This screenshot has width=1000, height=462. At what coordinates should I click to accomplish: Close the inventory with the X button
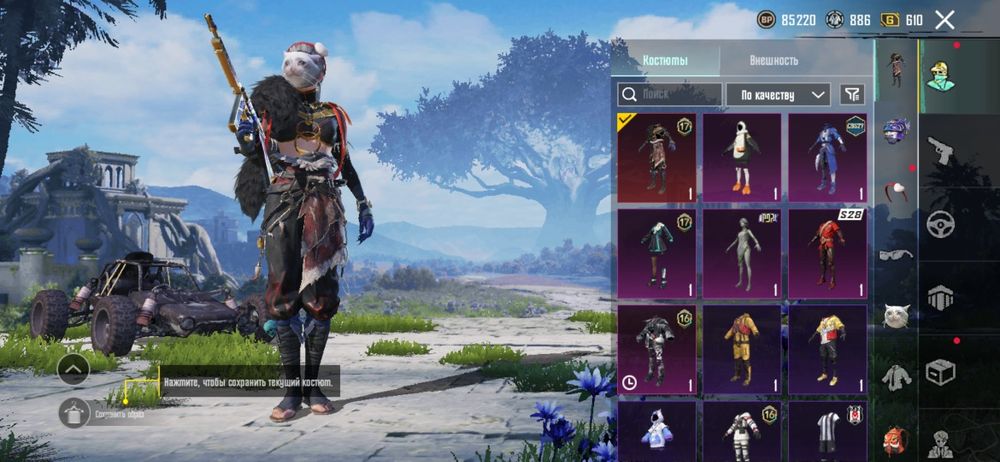coord(944,19)
